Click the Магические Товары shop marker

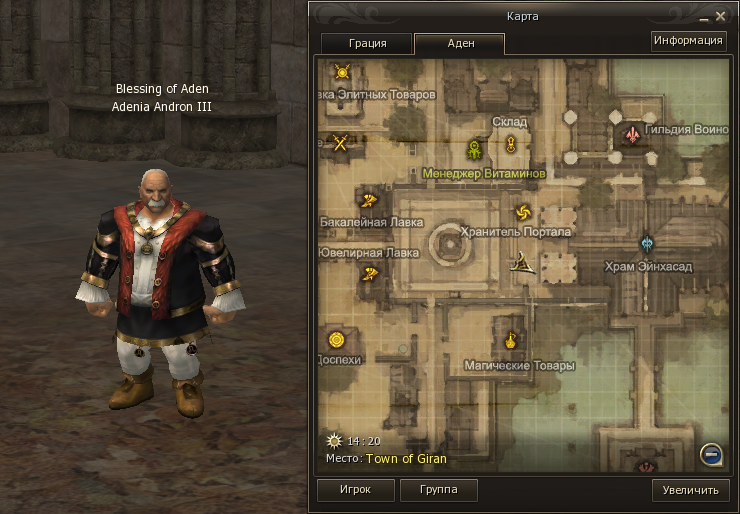click(511, 341)
